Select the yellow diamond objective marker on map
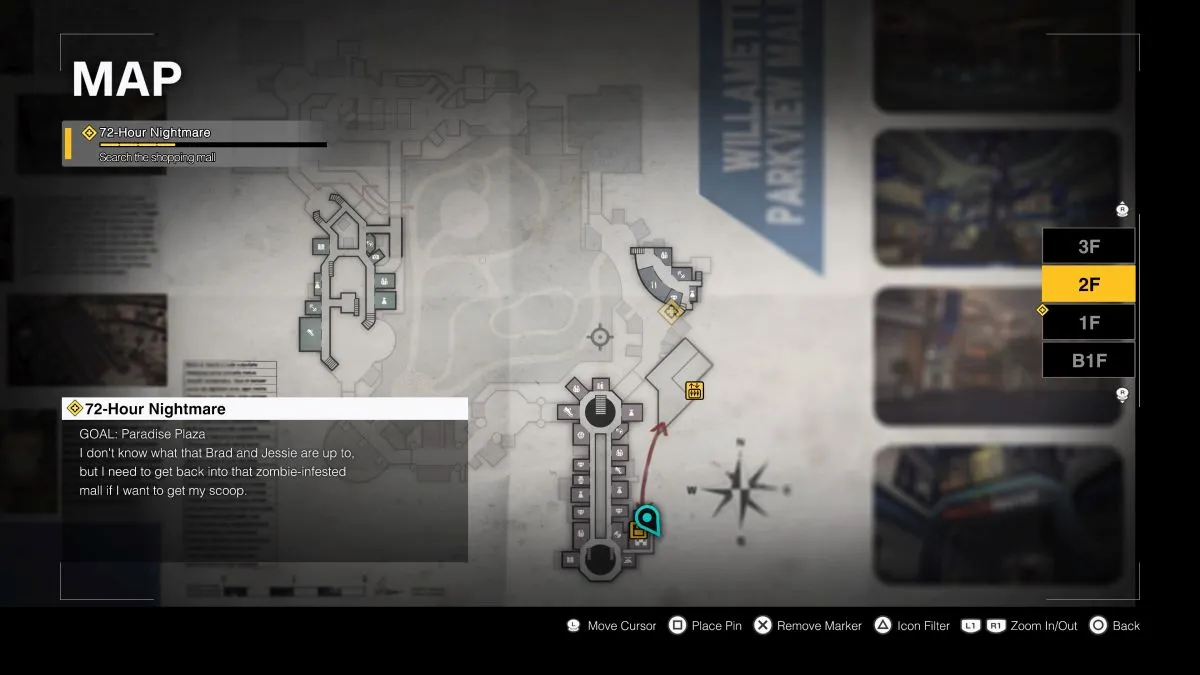Viewport: 1200px width, 675px height. [x=671, y=312]
